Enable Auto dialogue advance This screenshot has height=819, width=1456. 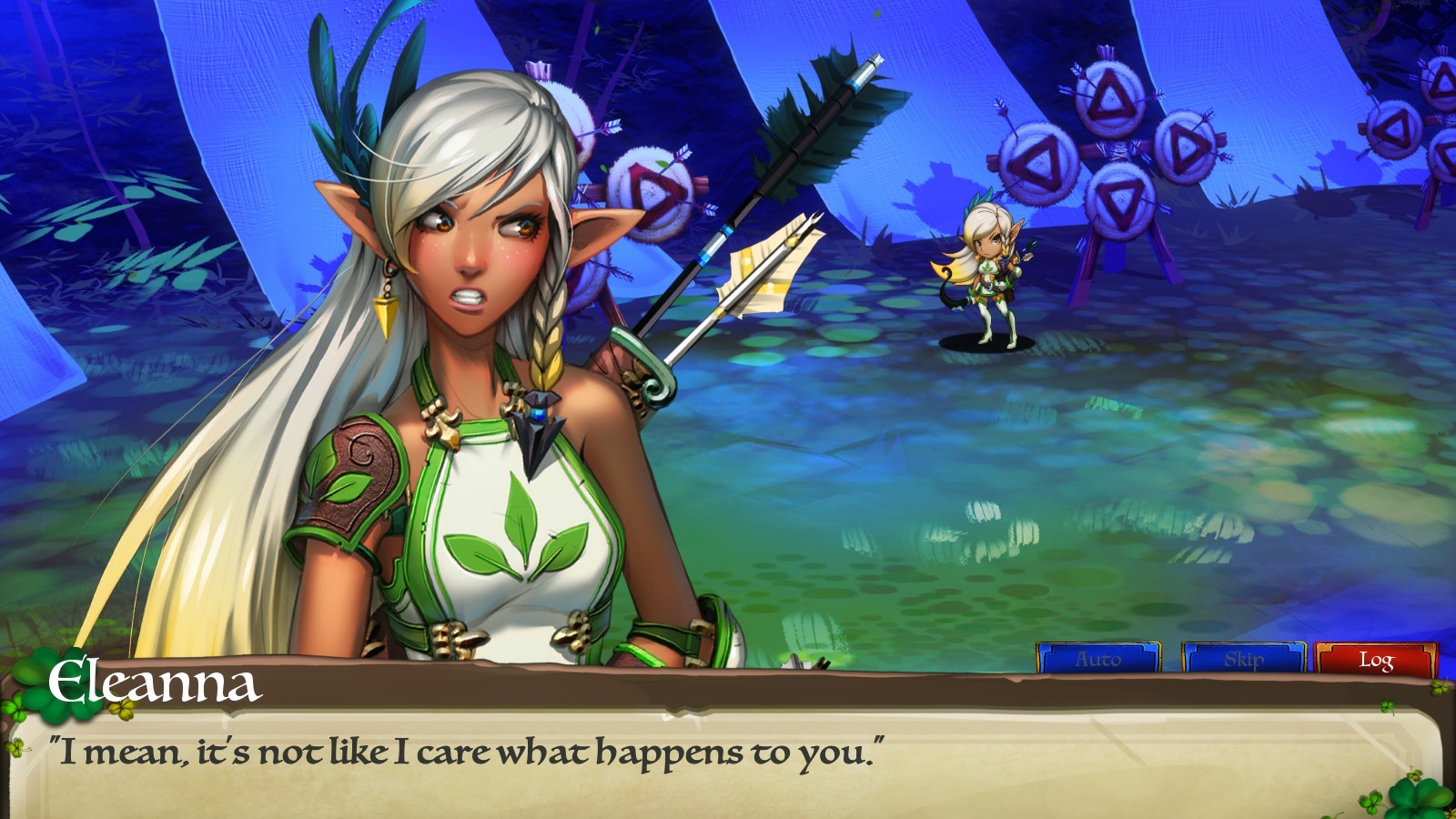1098,659
